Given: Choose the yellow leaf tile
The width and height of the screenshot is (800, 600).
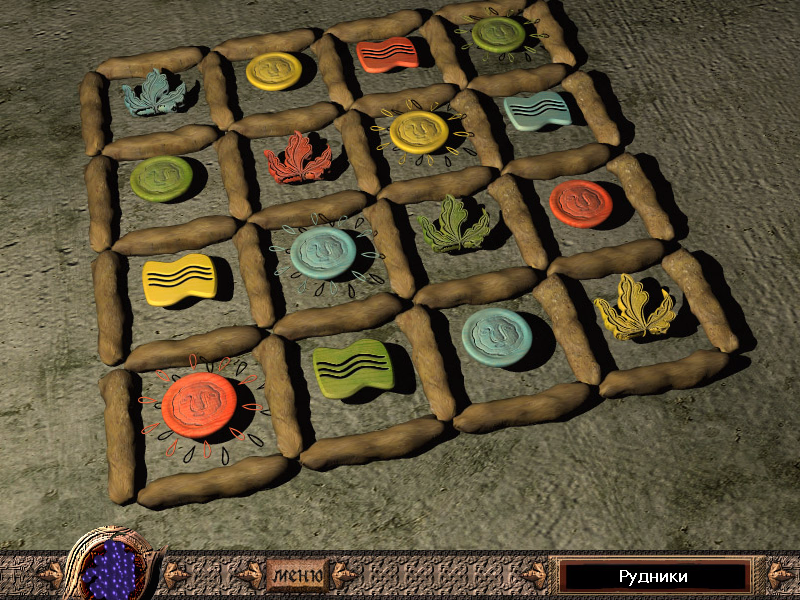Looking at the screenshot, I should coord(633,307).
